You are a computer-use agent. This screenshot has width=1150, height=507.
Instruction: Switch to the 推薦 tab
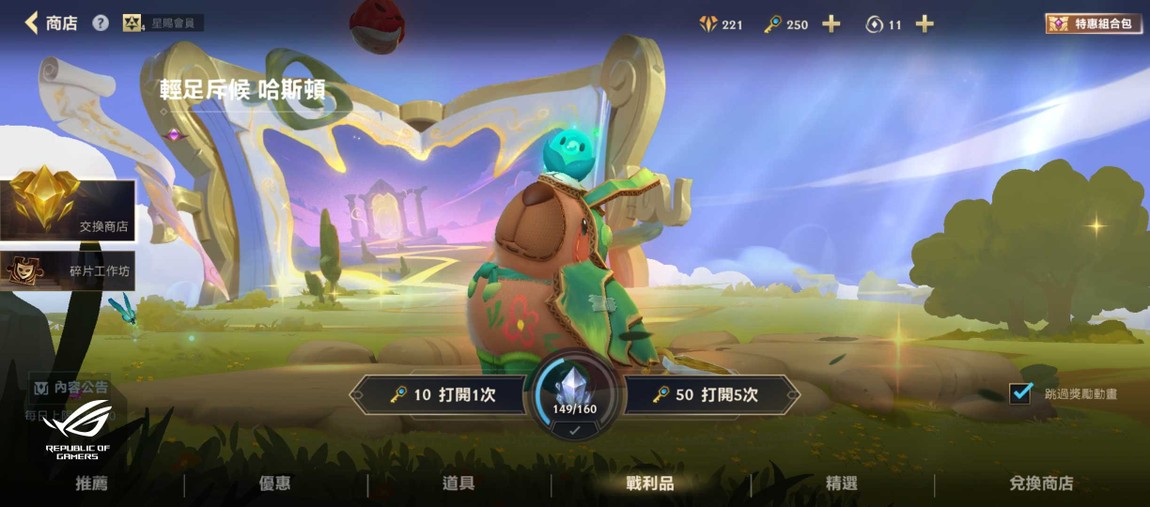[x=92, y=484]
